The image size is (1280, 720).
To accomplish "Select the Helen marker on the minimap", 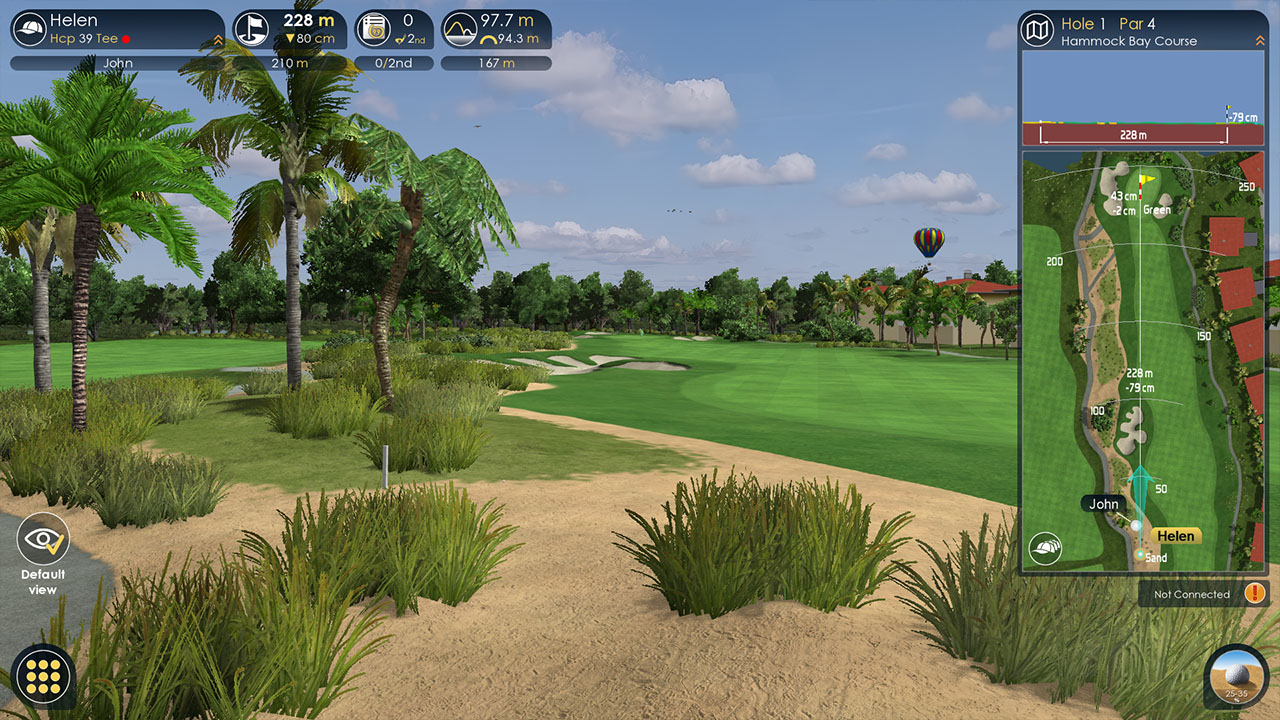I will [x=1175, y=536].
